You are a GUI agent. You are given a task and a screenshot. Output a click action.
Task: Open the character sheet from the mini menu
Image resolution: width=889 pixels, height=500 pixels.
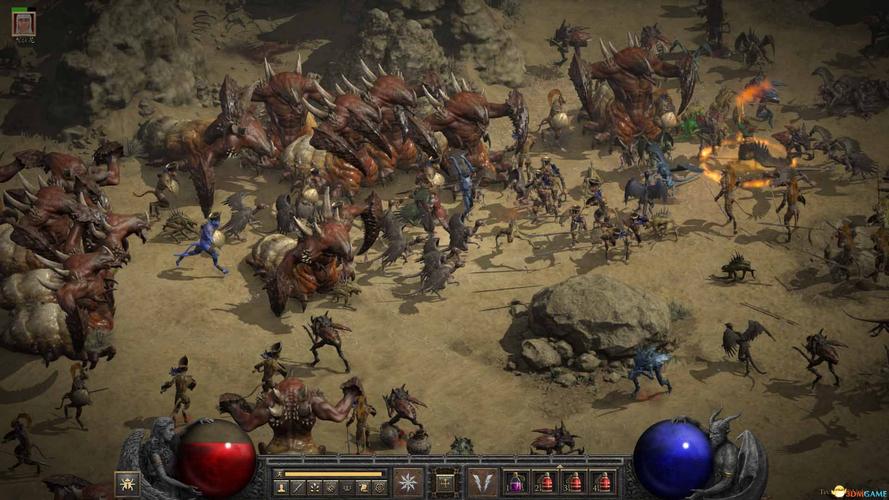[281, 487]
